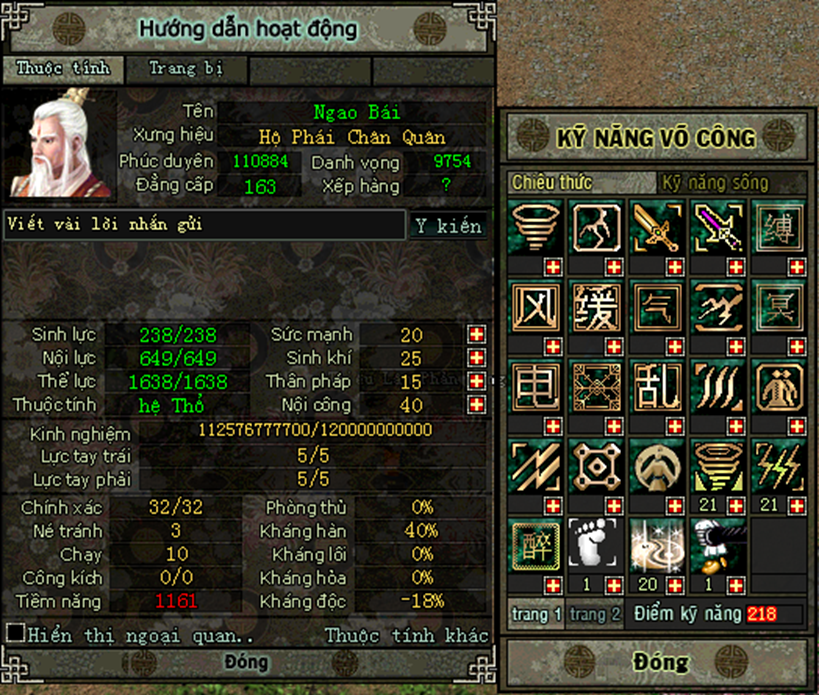819x695 pixels.
Task: Click the Ý kiến button
Action: coord(449,226)
